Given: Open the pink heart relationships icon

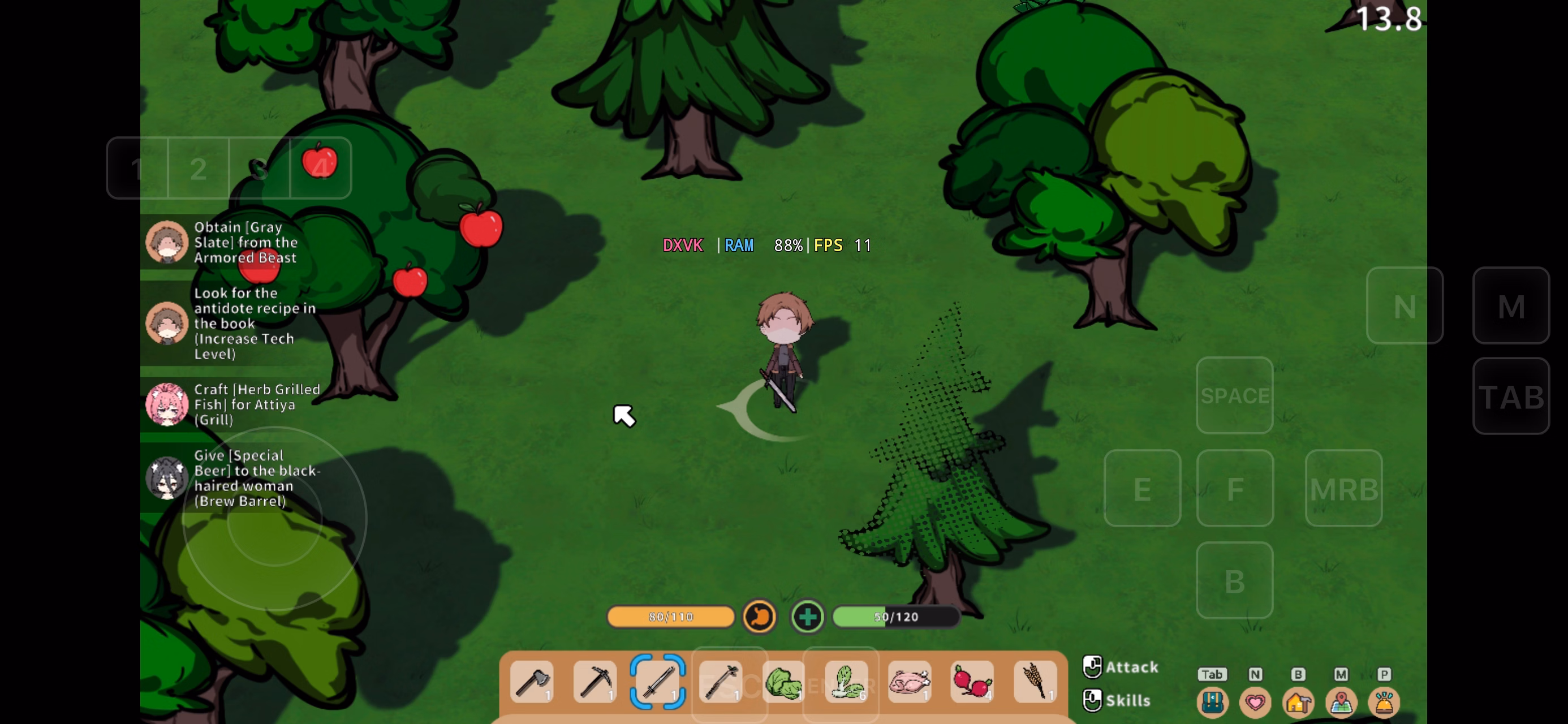Looking at the screenshot, I should (x=1255, y=703).
